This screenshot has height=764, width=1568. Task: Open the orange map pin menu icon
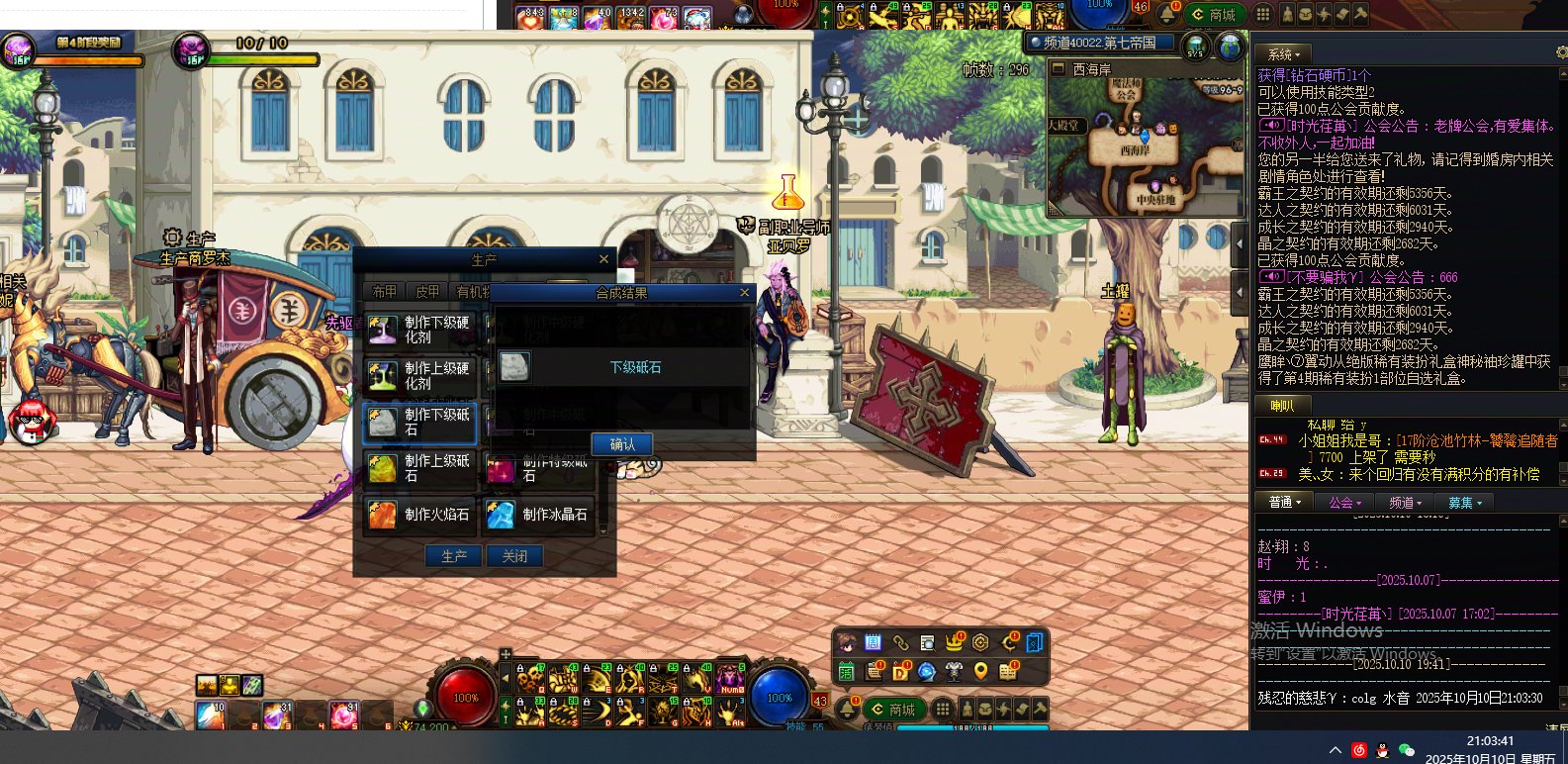(x=980, y=671)
